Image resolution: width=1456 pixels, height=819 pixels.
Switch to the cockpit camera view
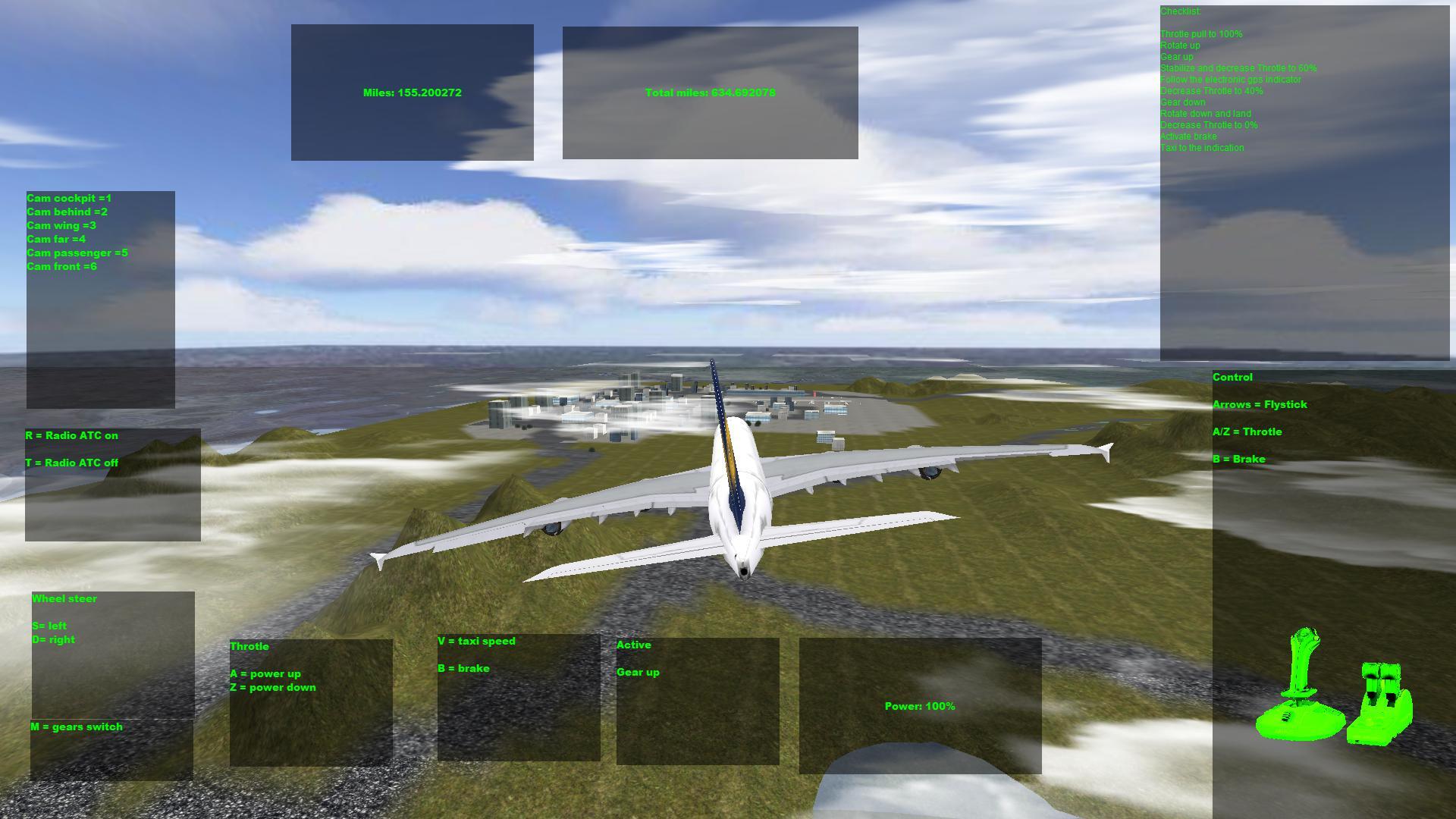(x=69, y=198)
